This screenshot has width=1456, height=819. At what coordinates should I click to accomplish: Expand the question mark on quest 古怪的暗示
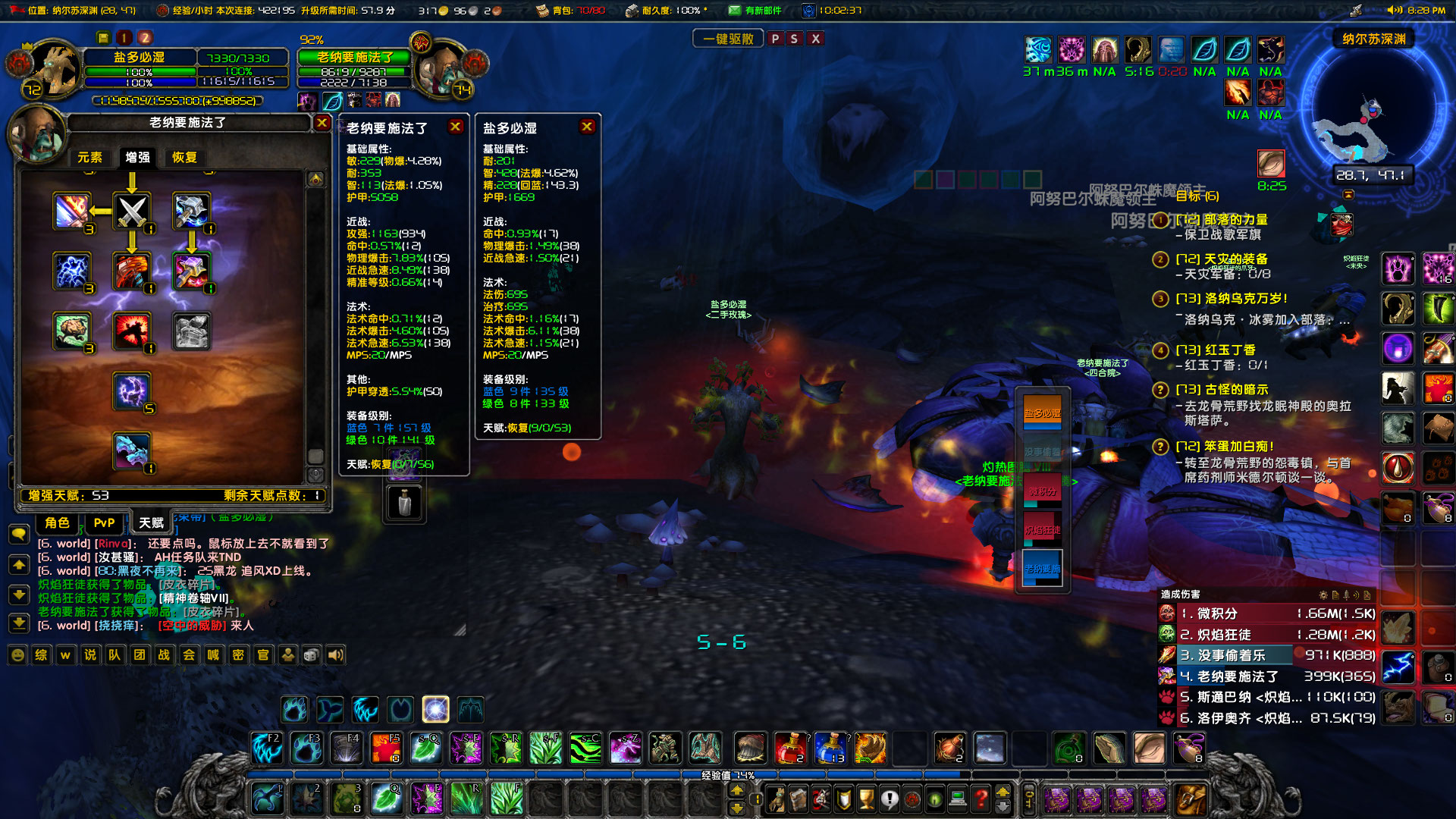pos(1161,391)
